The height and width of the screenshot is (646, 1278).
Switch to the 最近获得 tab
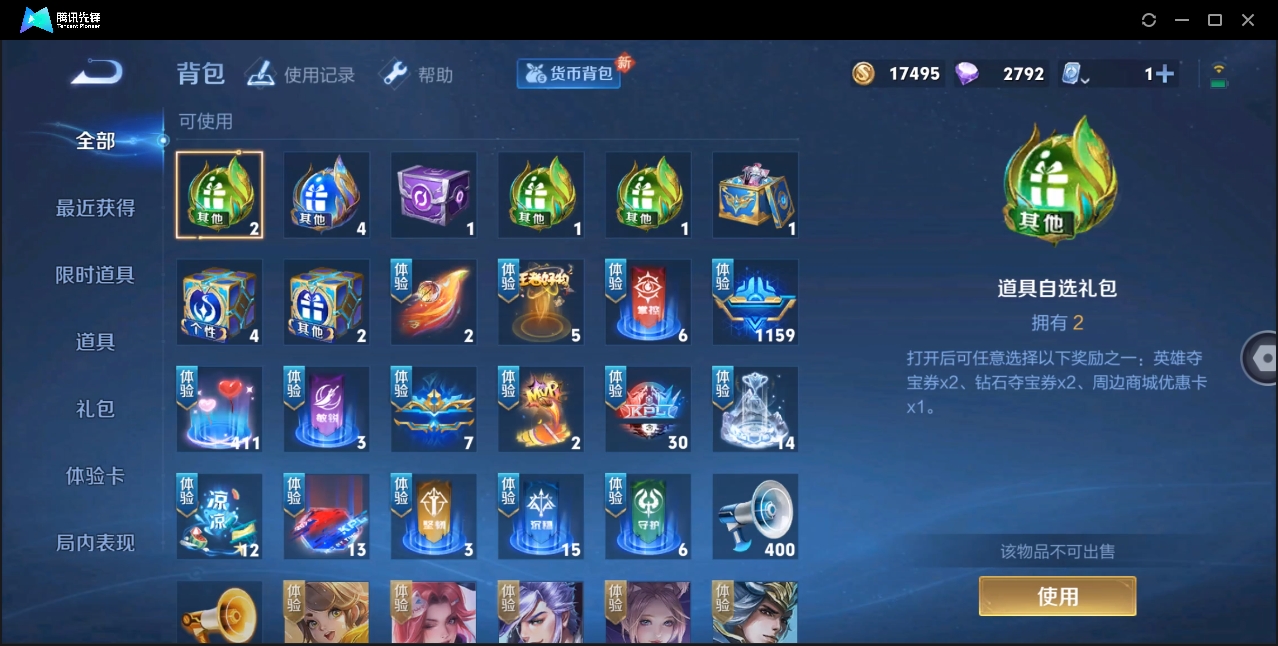(x=95, y=208)
